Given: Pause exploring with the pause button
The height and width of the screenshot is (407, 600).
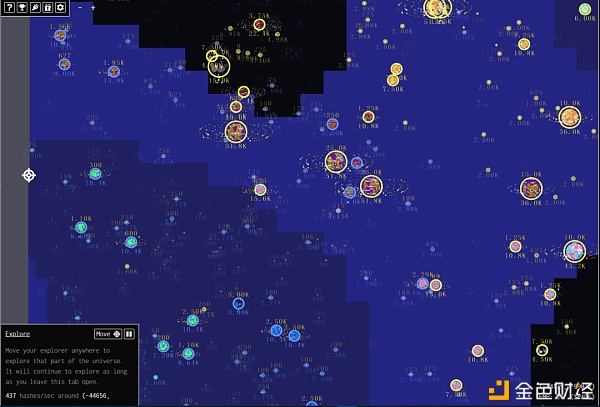Looking at the screenshot, I should tap(129, 333).
